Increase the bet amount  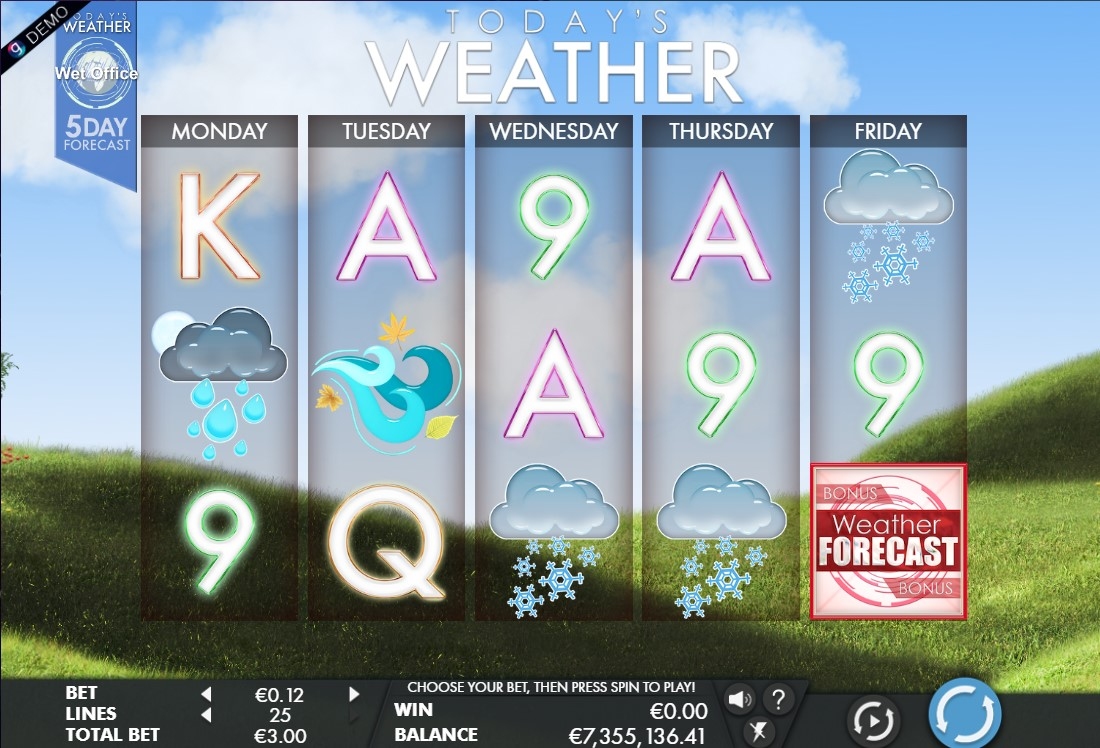coord(354,694)
